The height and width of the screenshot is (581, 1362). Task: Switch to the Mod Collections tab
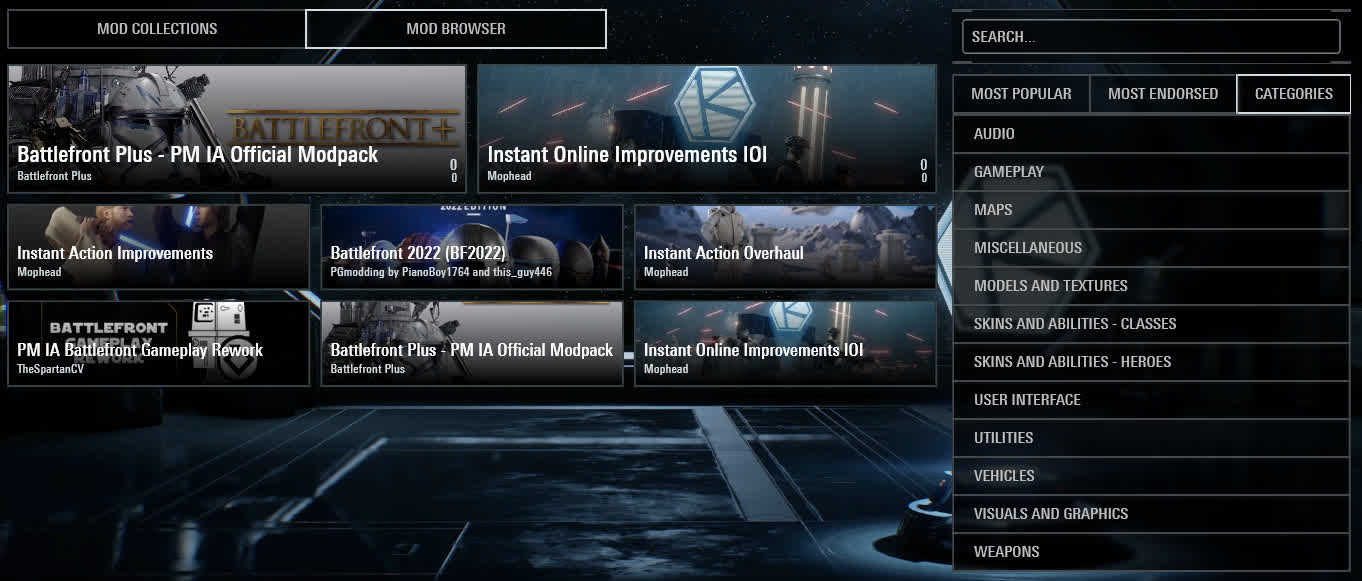click(x=157, y=29)
